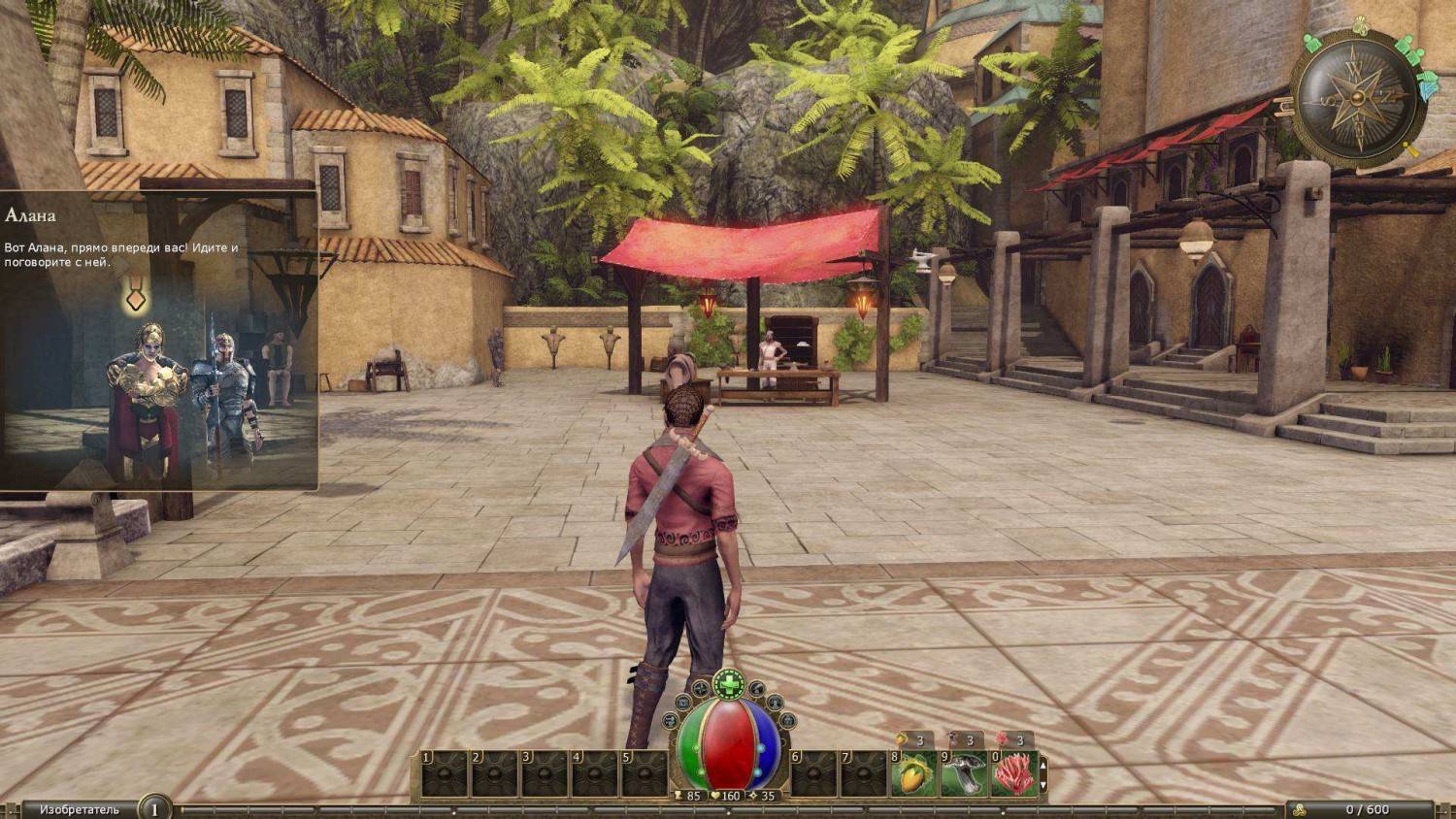Click the compass minimap
The image size is (1456, 819).
click(x=1358, y=97)
